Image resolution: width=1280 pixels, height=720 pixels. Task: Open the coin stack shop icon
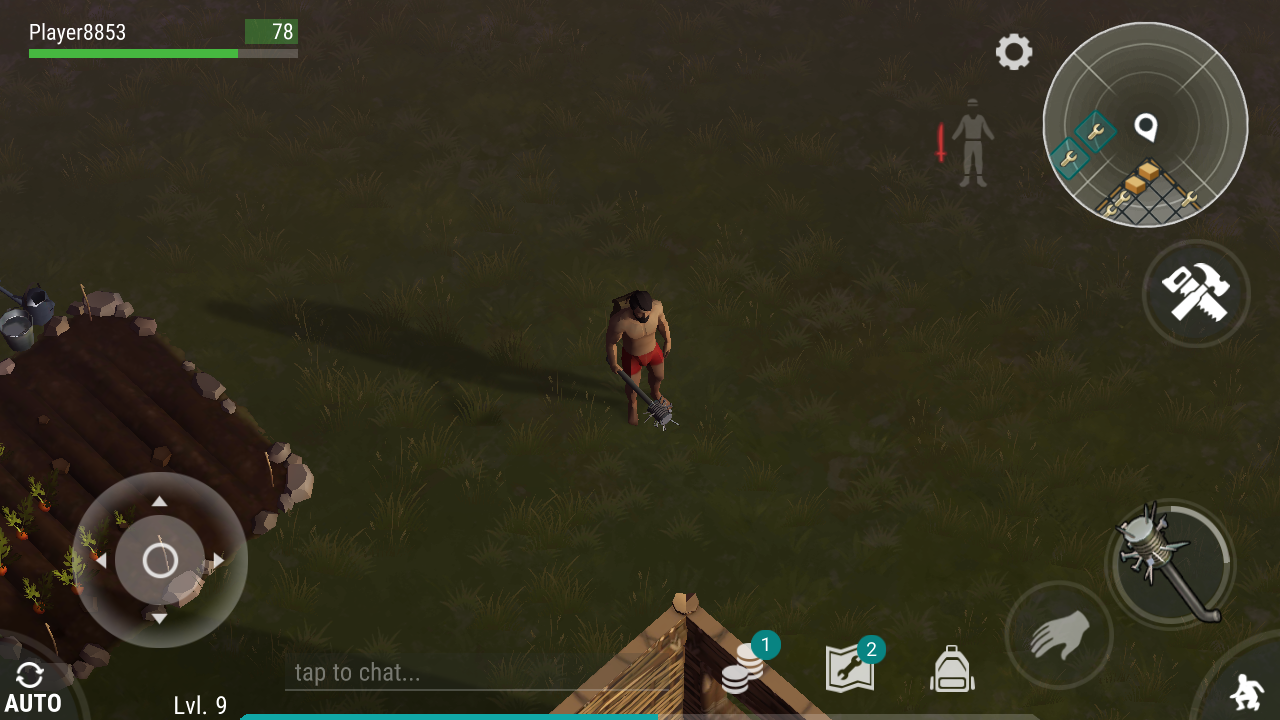(742, 668)
